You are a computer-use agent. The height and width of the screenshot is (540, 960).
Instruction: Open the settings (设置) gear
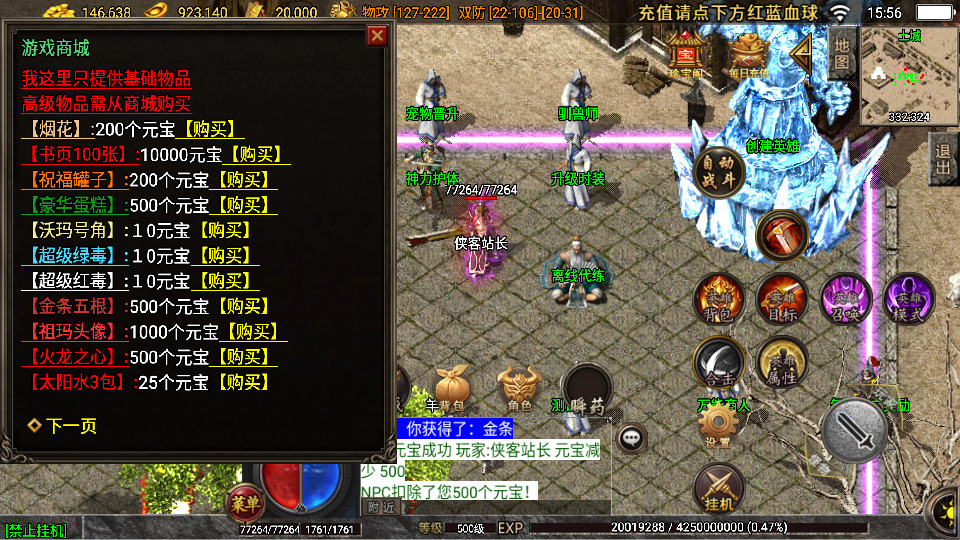[x=717, y=428]
